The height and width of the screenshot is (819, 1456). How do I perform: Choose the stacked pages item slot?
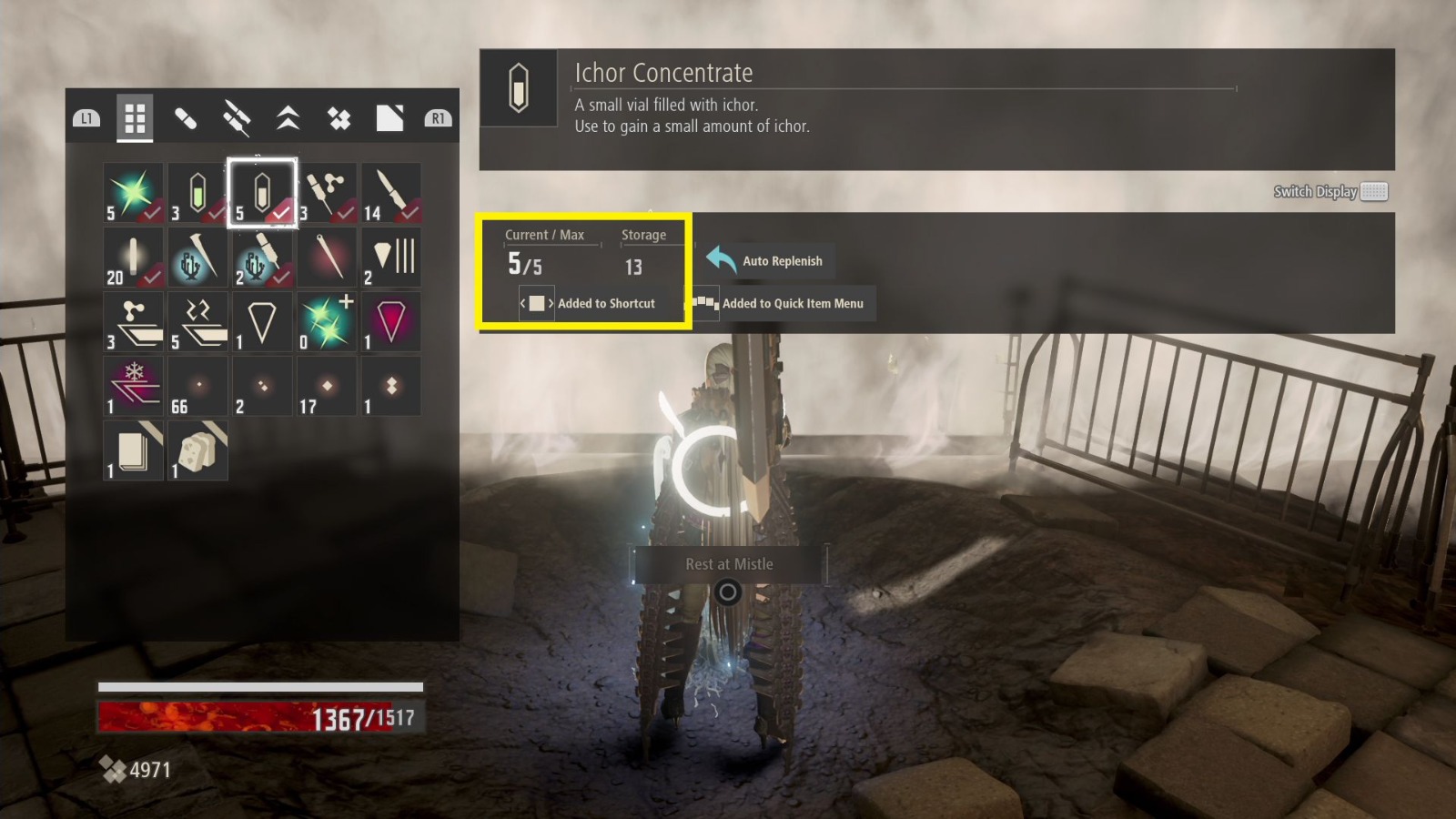pyautogui.click(x=133, y=450)
